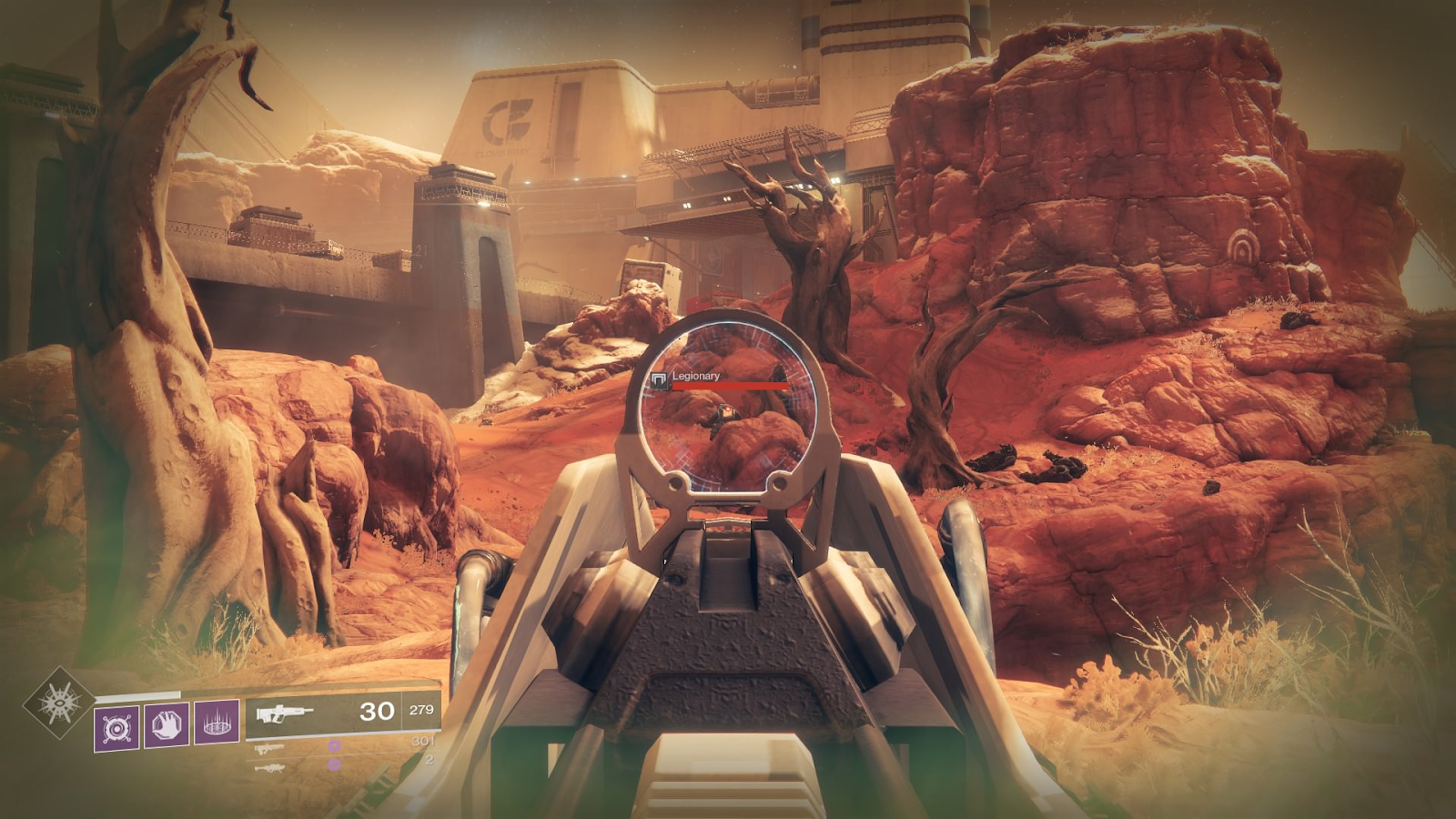Trigger the open-hand melee ability icon

[167, 724]
